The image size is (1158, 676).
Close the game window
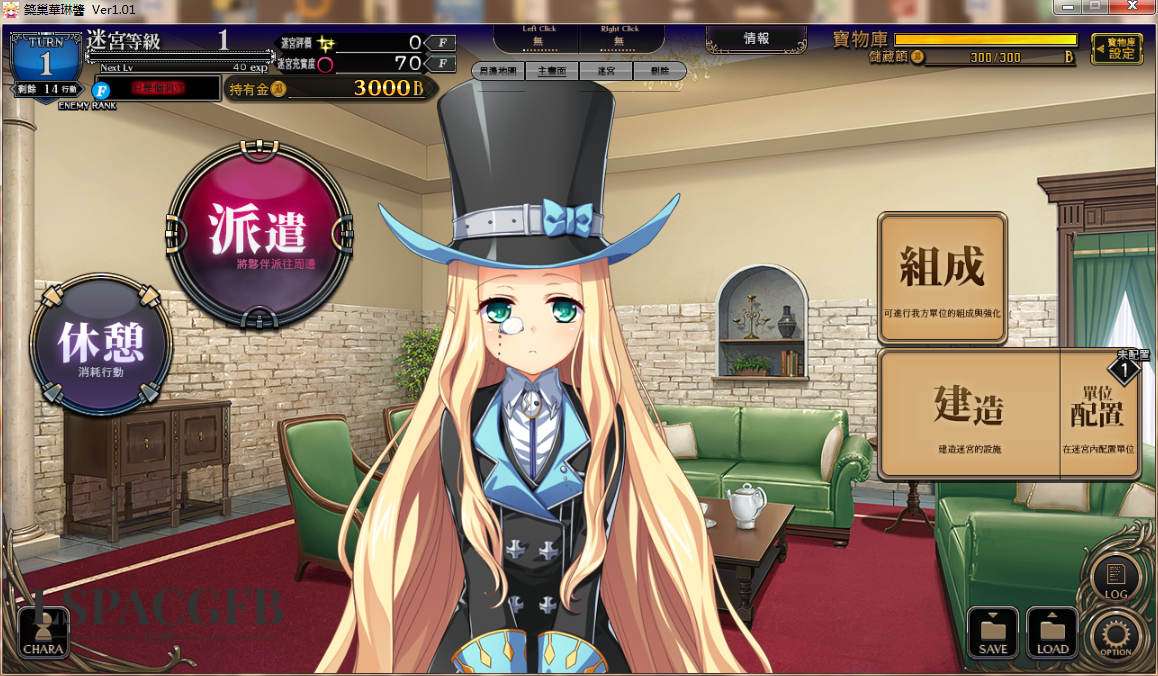(x=1136, y=6)
